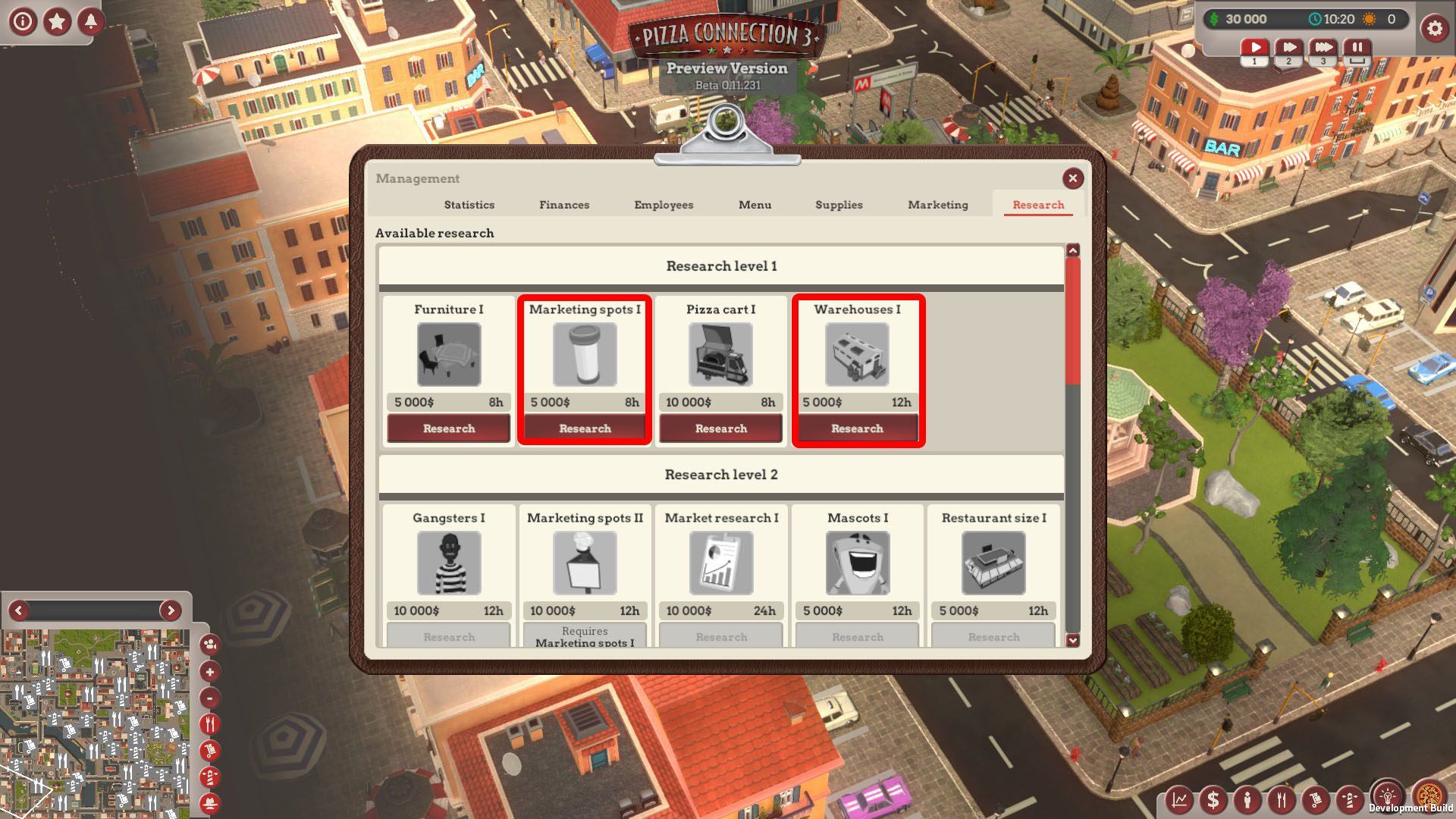Click the notification bell icon top left

90,20
